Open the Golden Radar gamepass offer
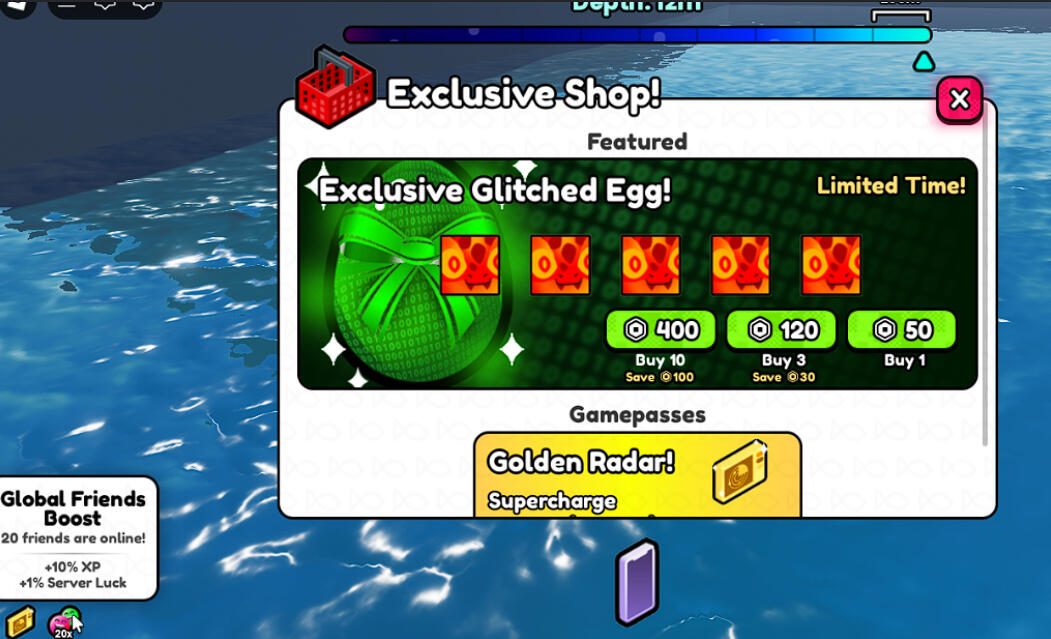Screen dimensions: 1051x639 click(637, 475)
